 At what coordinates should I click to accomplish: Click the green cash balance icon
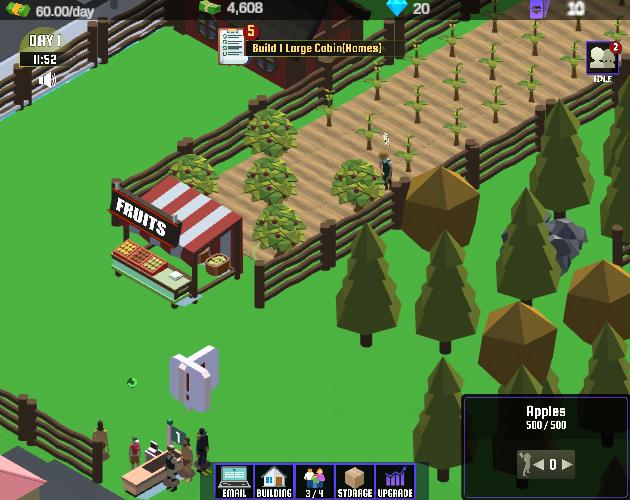(x=209, y=8)
